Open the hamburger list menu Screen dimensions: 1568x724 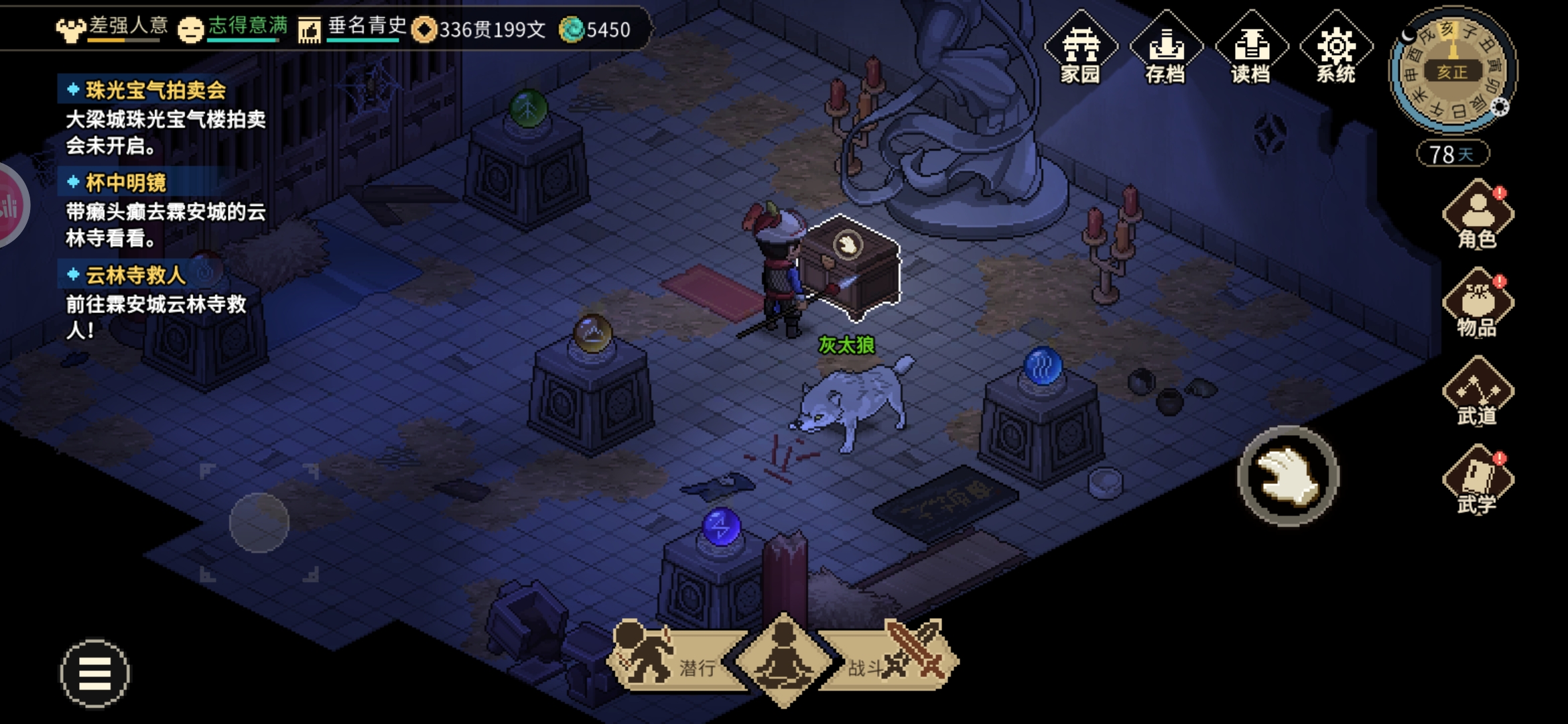(x=94, y=673)
